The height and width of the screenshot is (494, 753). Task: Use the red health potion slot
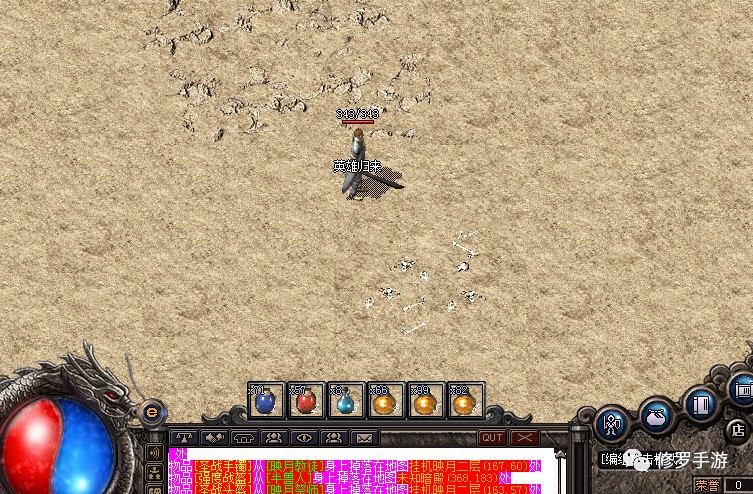click(x=305, y=401)
